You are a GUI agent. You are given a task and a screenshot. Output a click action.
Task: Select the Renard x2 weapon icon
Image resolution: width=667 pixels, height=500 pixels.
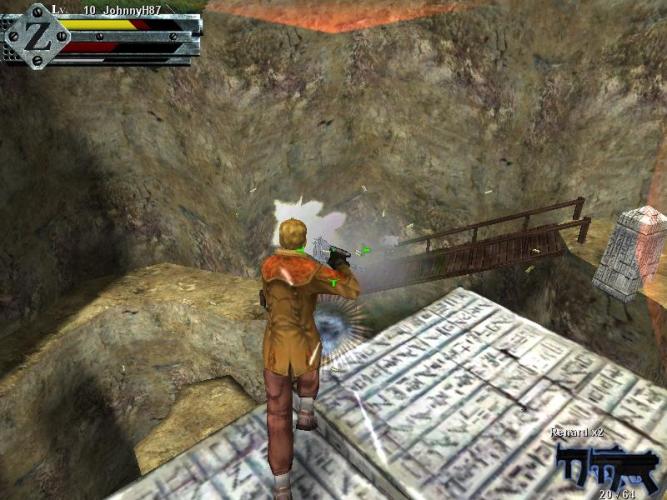click(x=599, y=464)
